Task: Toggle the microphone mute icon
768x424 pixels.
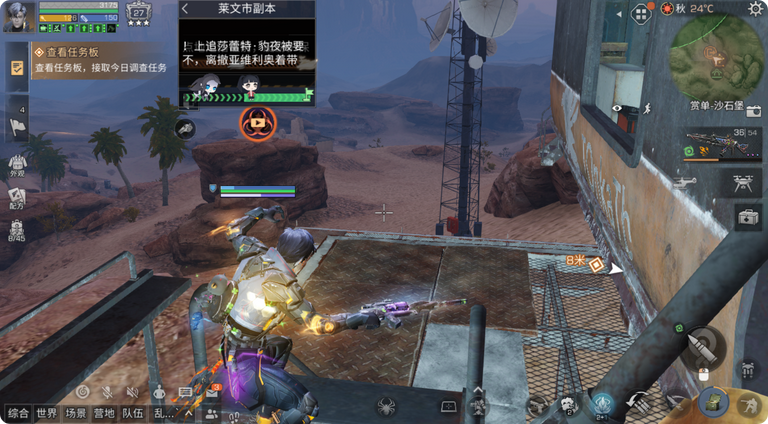Action: coord(107,392)
